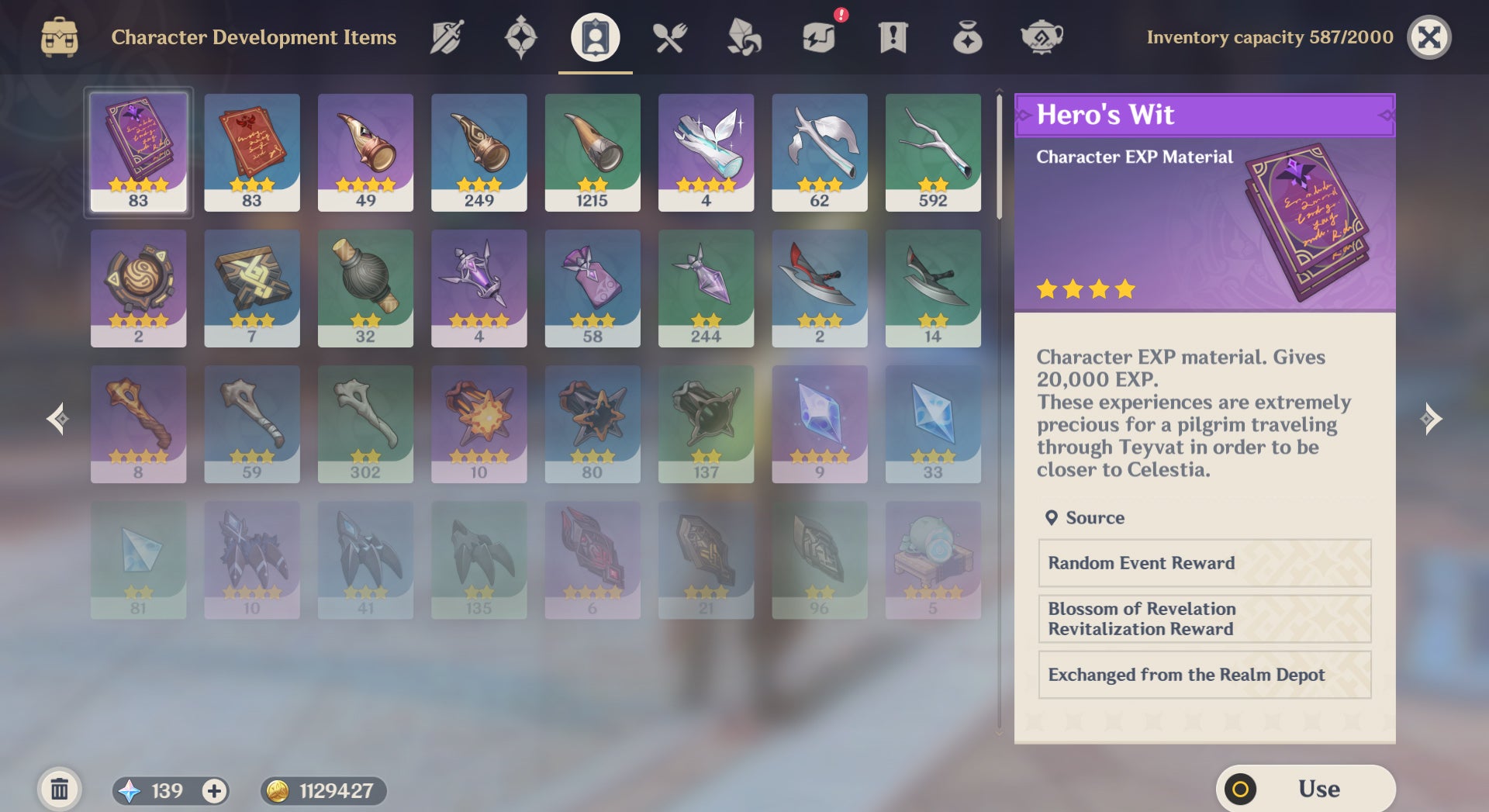Switch to the Food tab
This screenshot has height=812, width=1489.
669,37
